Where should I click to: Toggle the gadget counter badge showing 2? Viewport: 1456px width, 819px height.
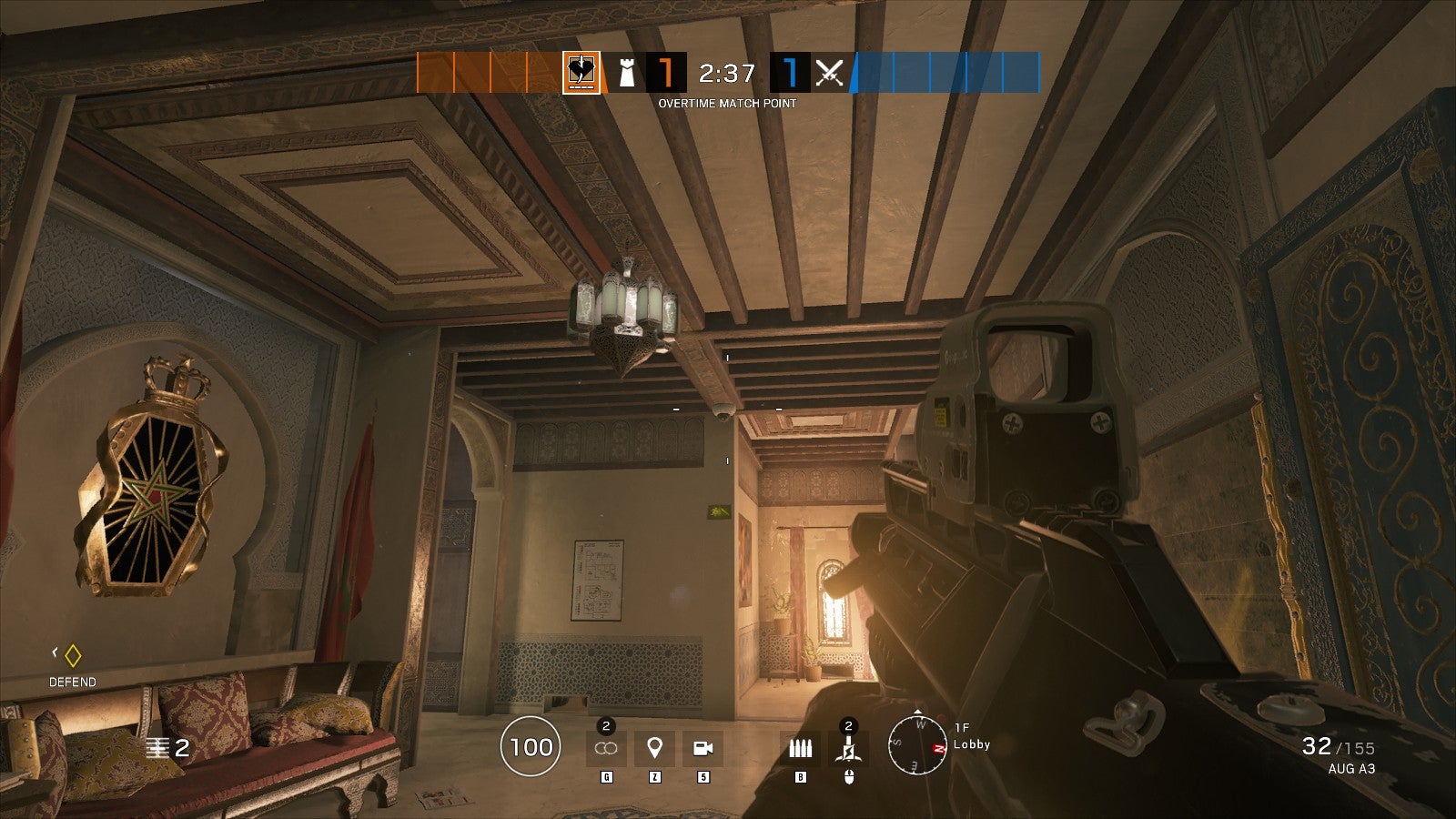(604, 727)
